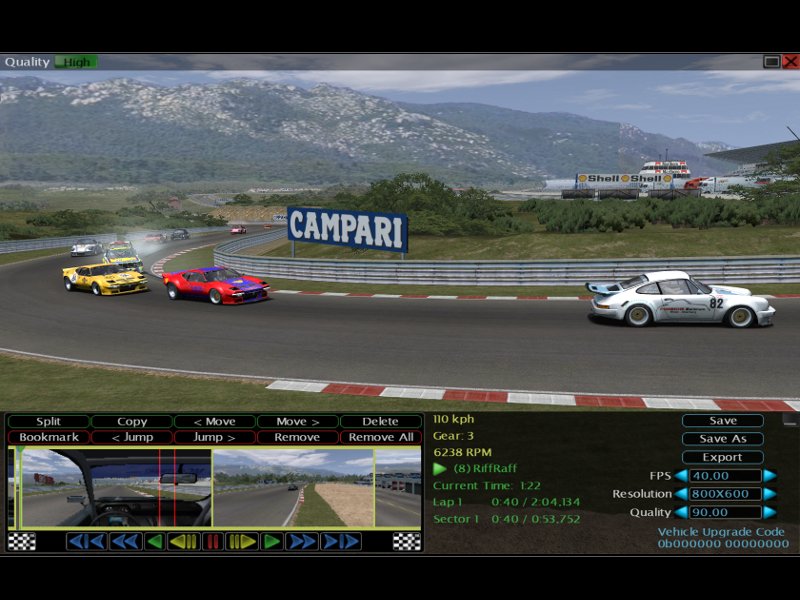Increase the export Quality value

pyautogui.click(x=769, y=512)
